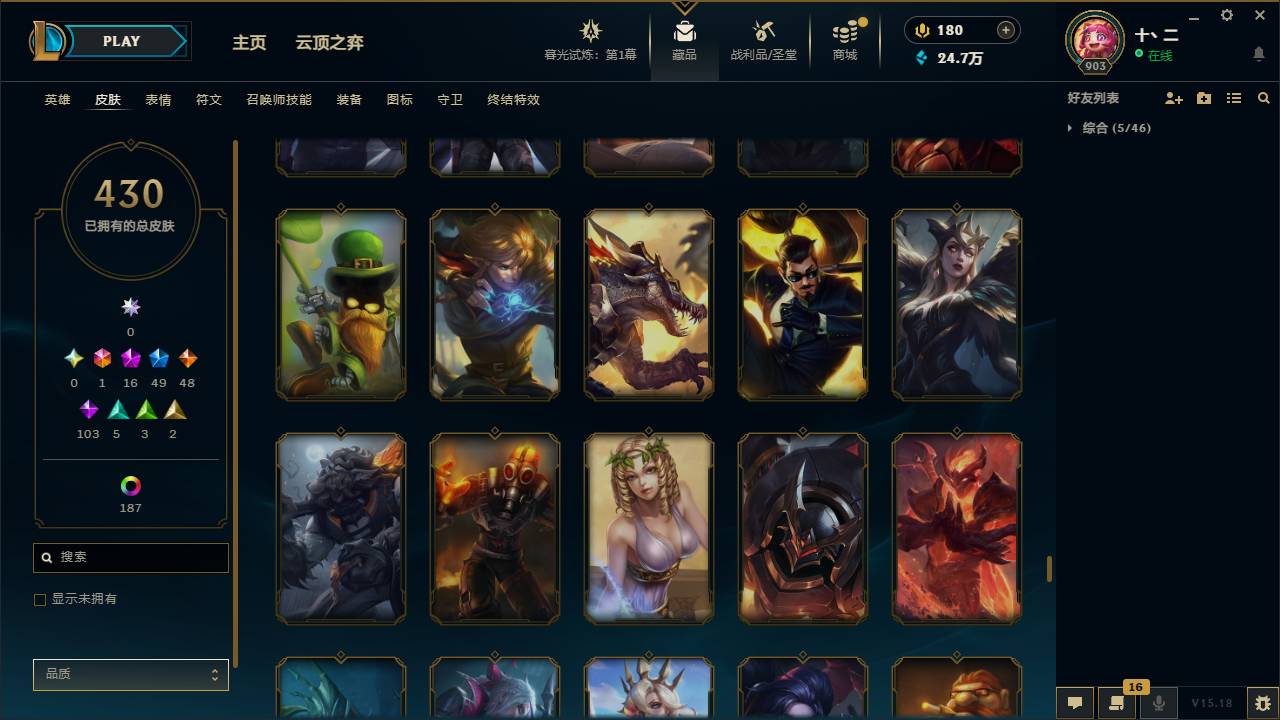
Task: Open the 品质 quality filter dropdown
Action: pyautogui.click(x=130, y=674)
